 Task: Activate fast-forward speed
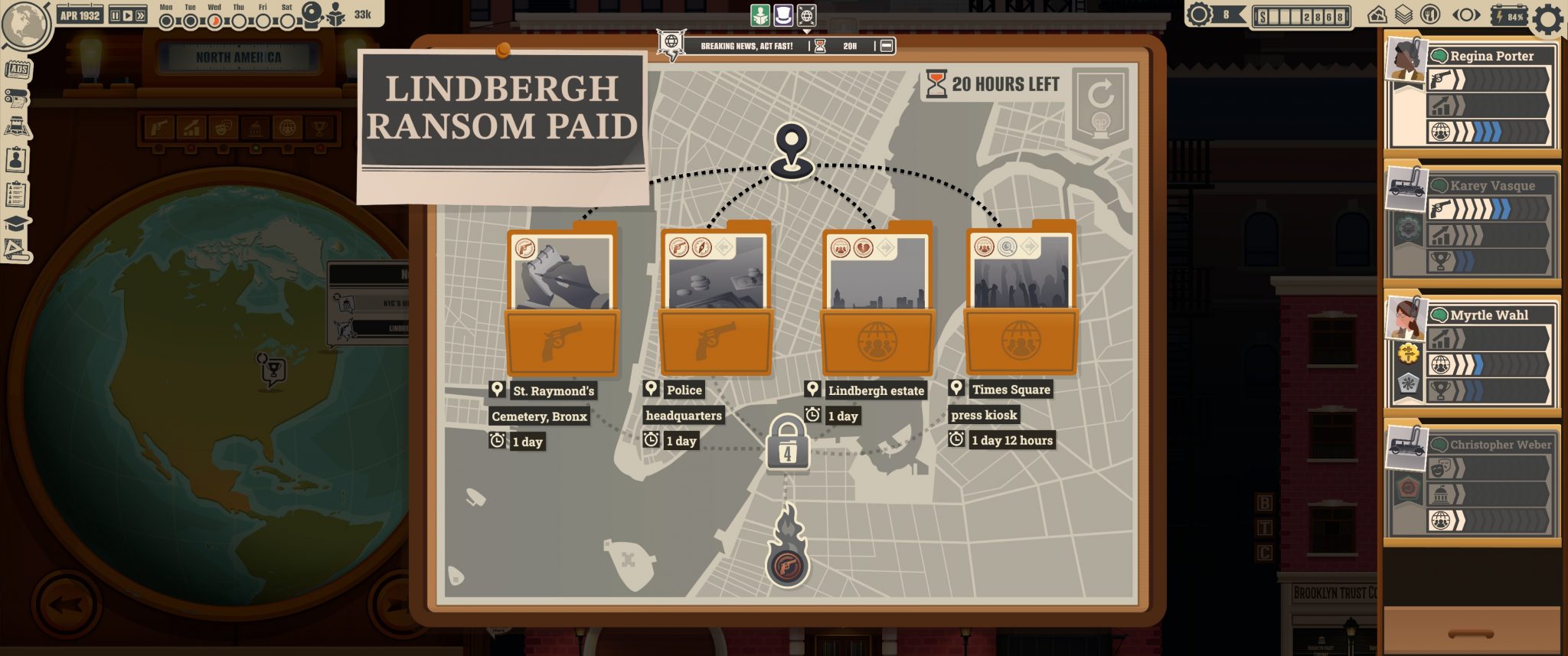pos(140,15)
